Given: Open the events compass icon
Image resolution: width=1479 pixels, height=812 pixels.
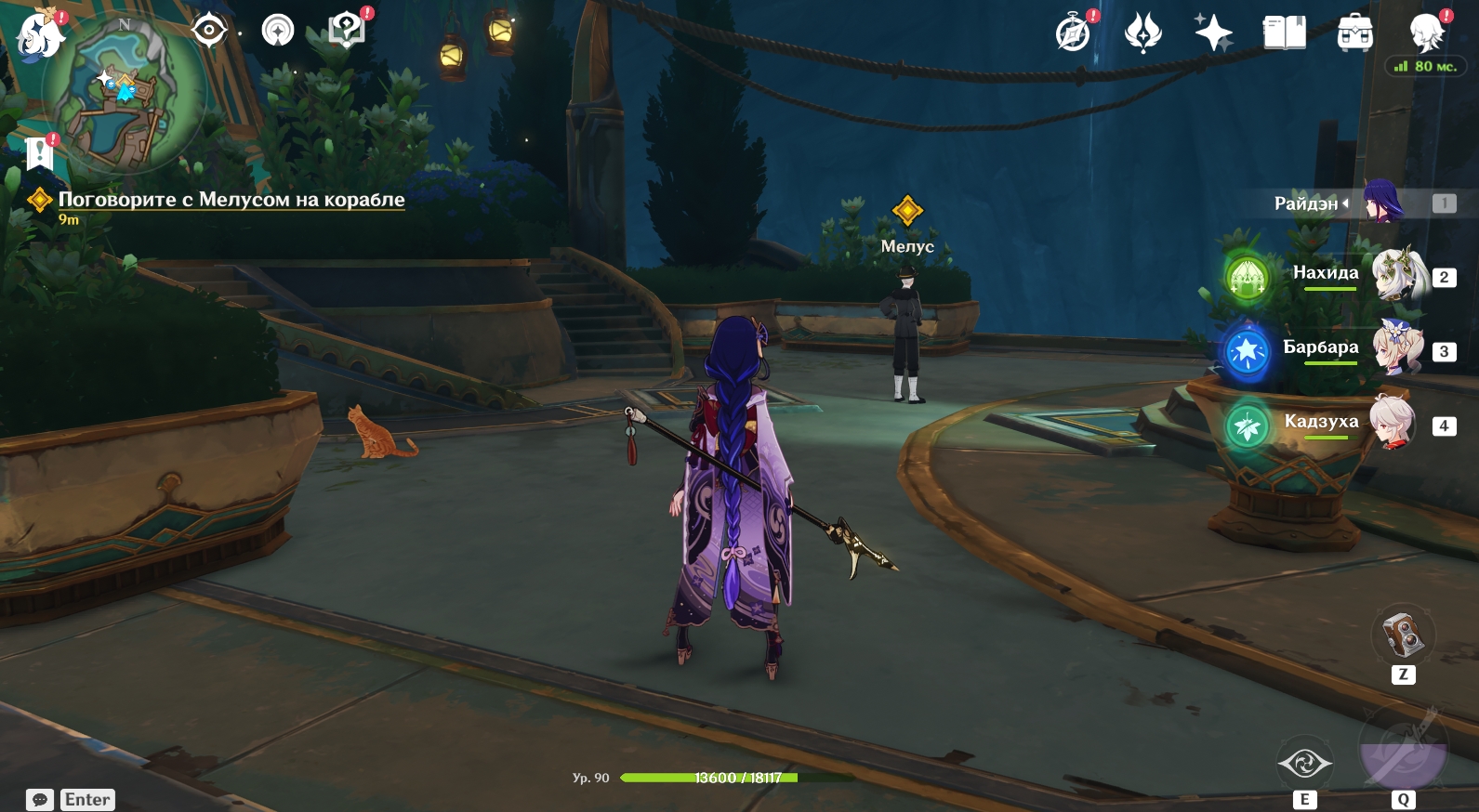Looking at the screenshot, I should click(1074, 33).
